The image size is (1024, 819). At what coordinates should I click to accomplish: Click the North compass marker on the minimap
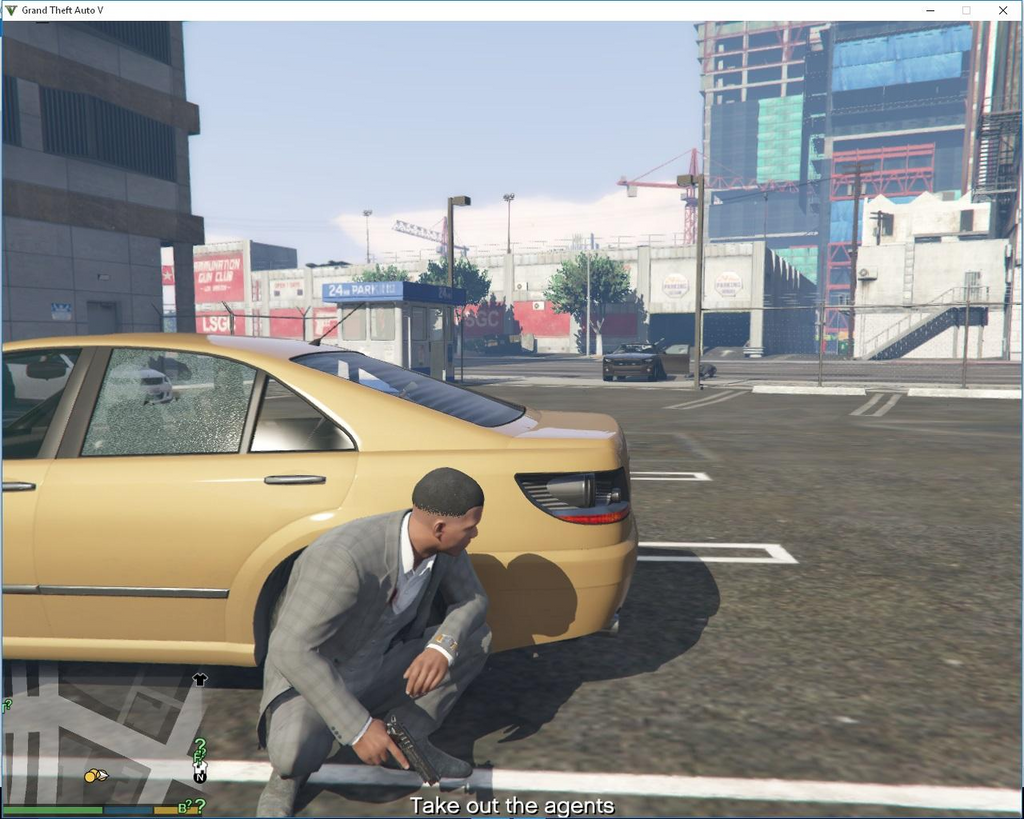[x=200, y=776]
